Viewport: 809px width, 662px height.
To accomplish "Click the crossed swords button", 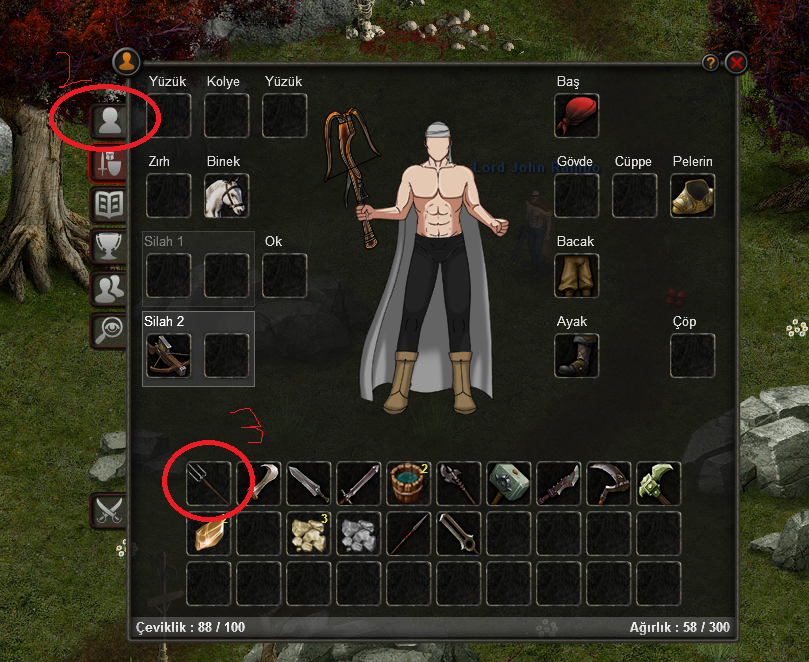I will (108, 510).
